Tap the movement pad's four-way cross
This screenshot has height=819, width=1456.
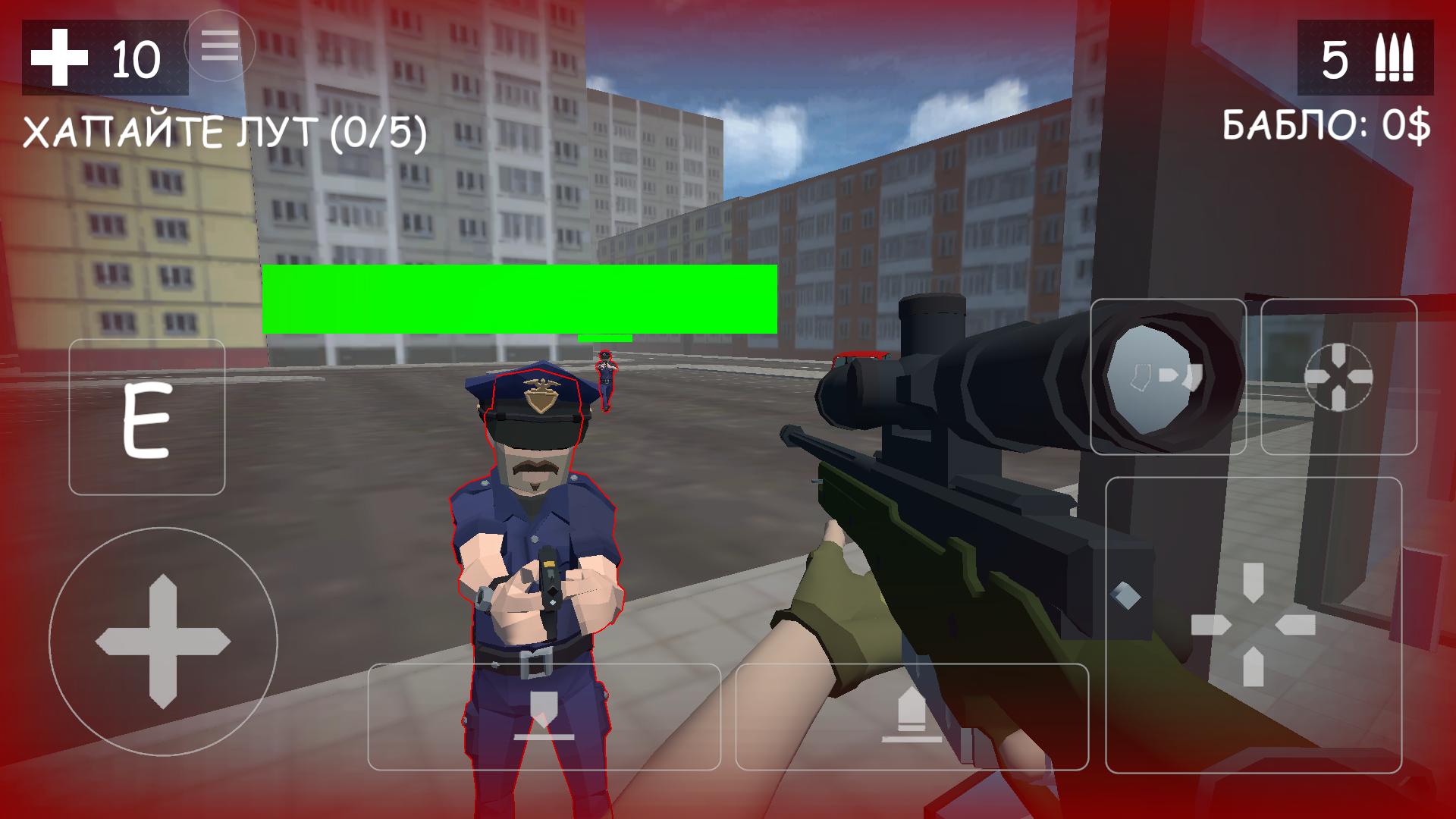click(162, 642)
